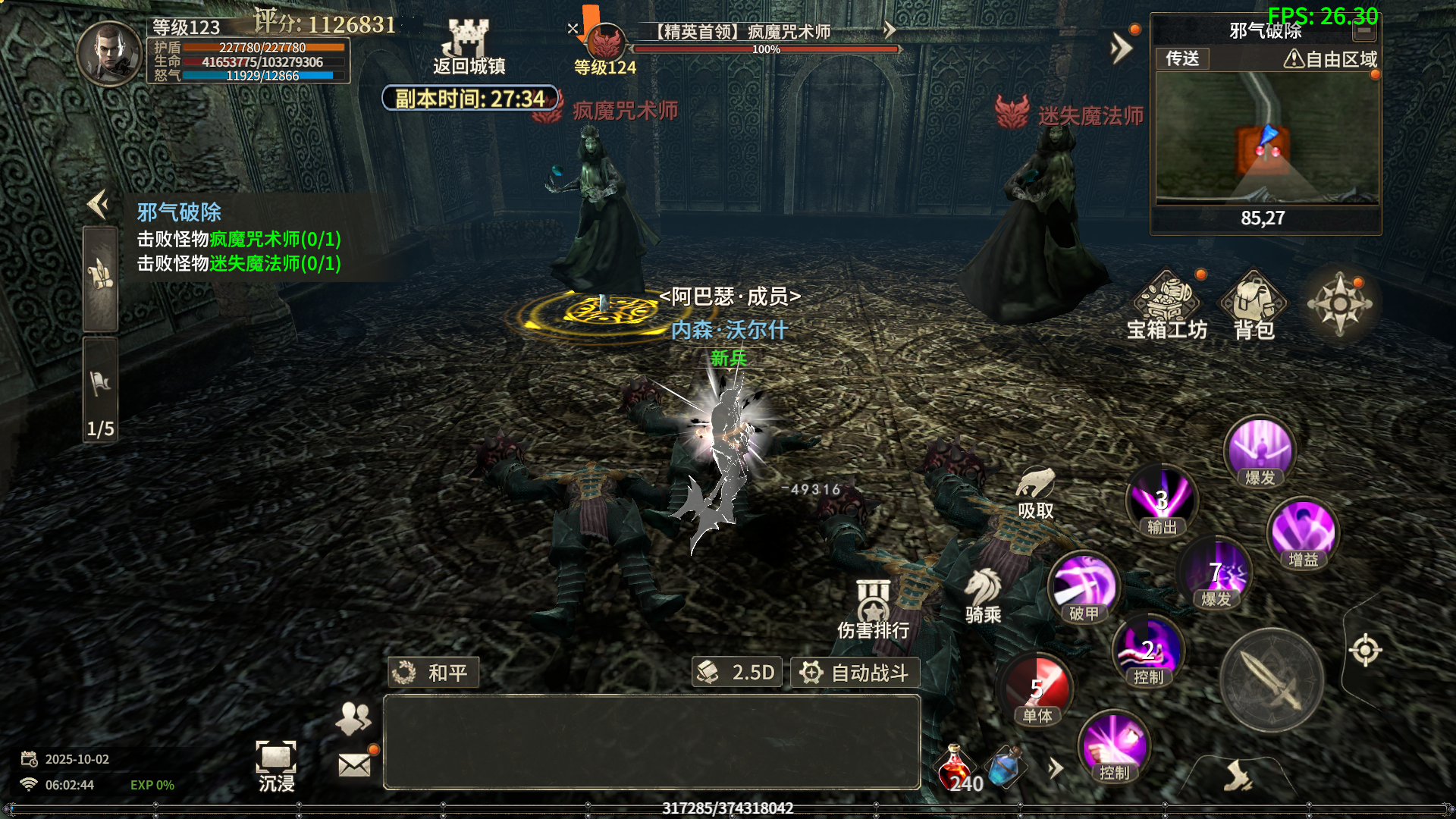
Task: Activate the 吸取 absorb skill
Action: [1036, 493]
